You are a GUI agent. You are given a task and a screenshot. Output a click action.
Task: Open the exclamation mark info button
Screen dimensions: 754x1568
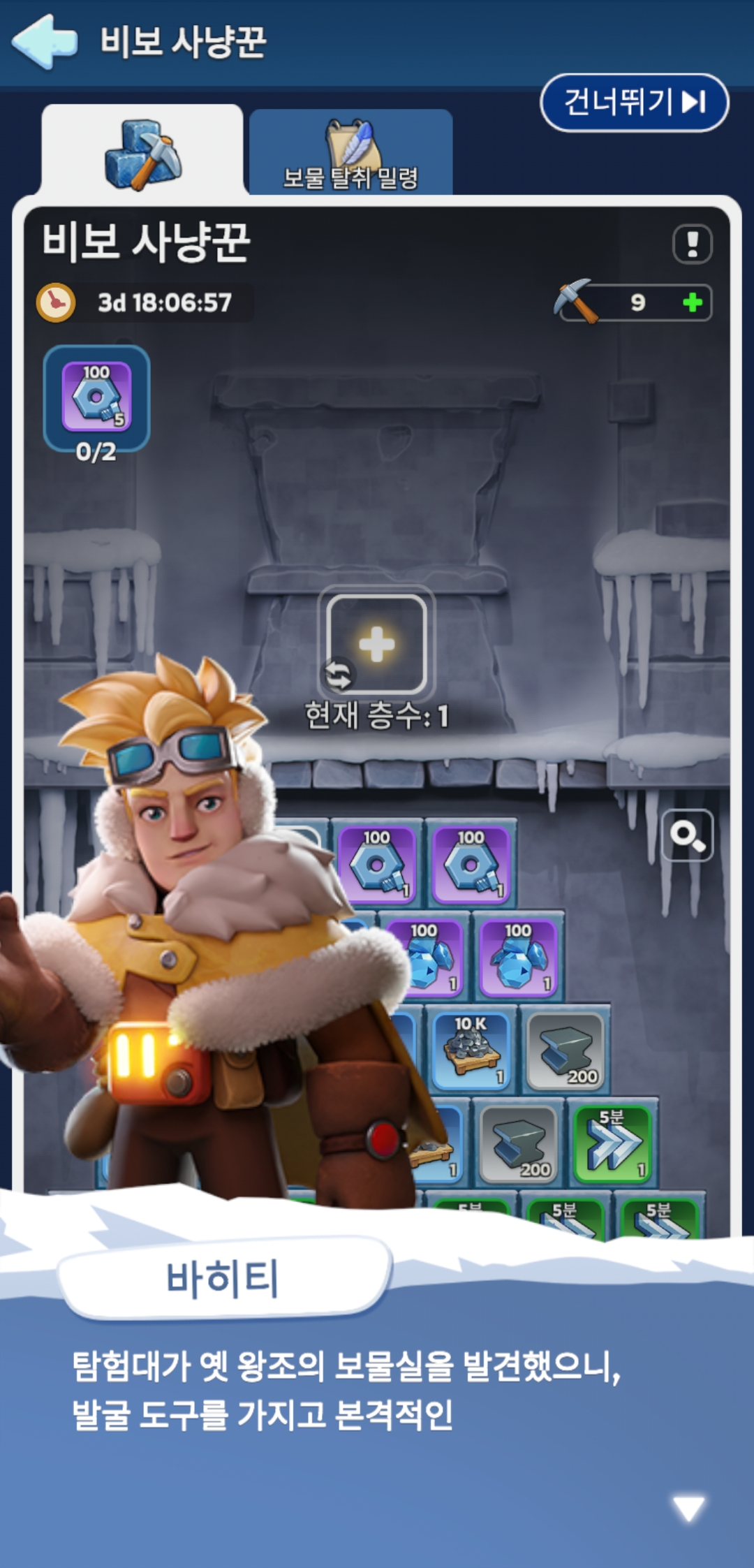coord(692,244)
